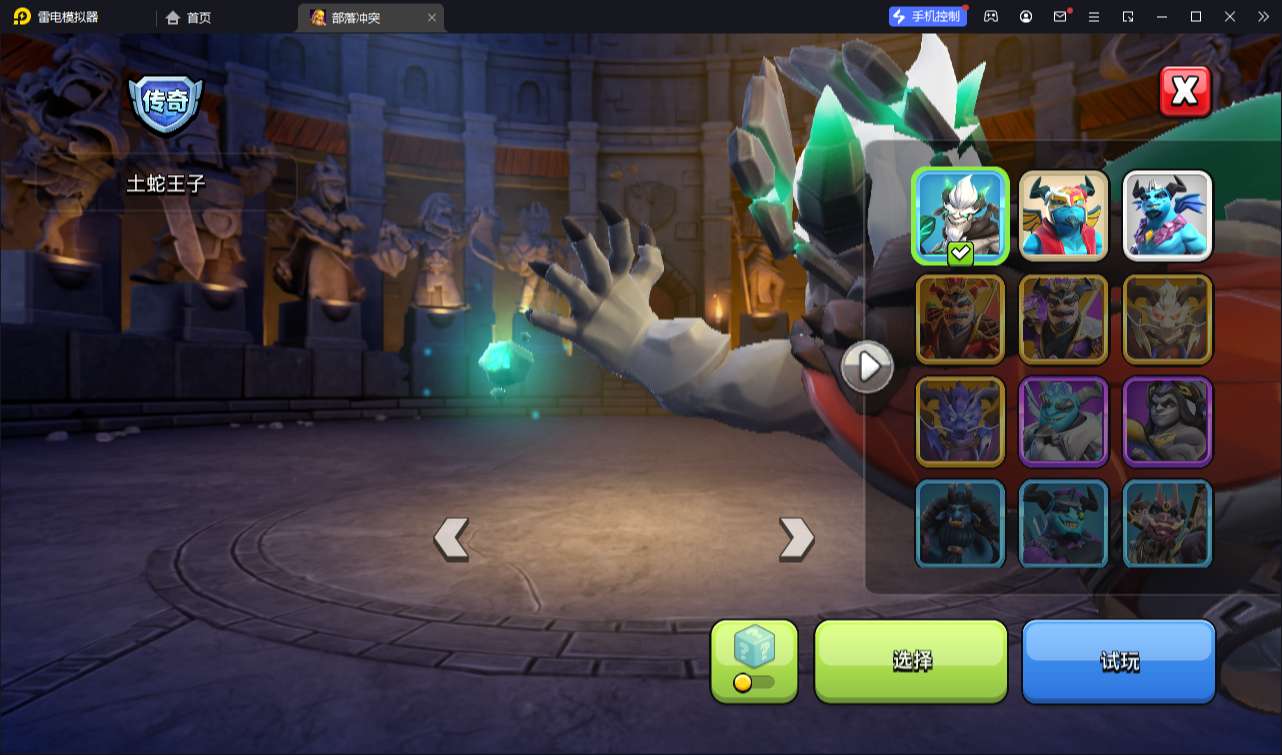Choose the blue-masked skin in the red vest
This screenshot has height=755, width=1282.
click(1064, 216)
